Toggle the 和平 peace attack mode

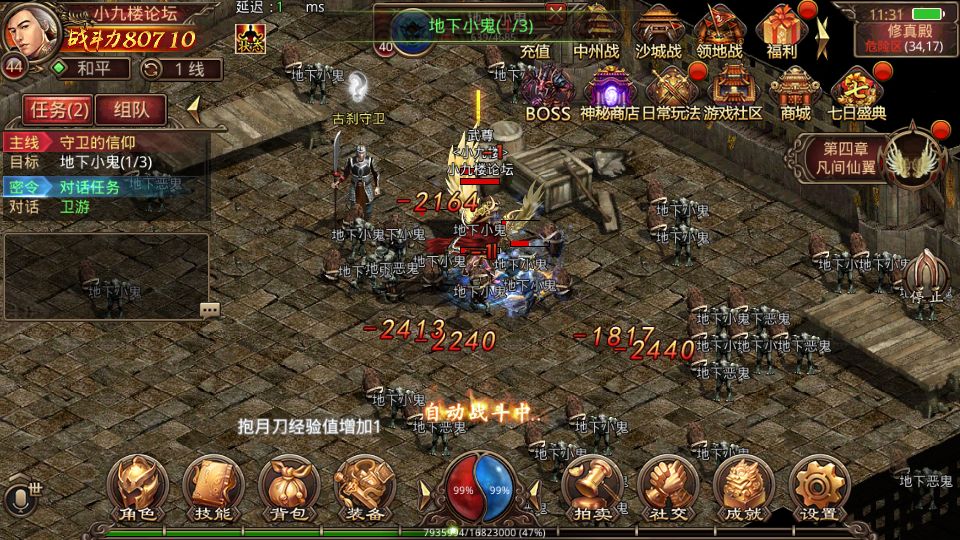point(87,69)
